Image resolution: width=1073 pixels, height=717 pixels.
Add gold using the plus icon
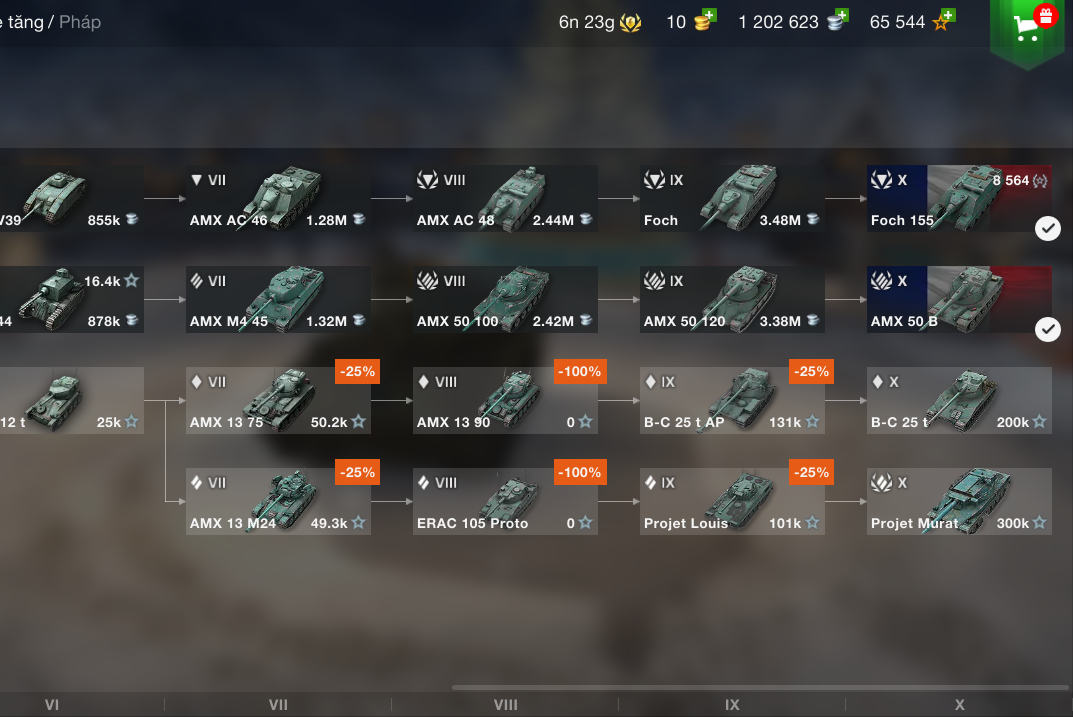click(x=709, y=17)
